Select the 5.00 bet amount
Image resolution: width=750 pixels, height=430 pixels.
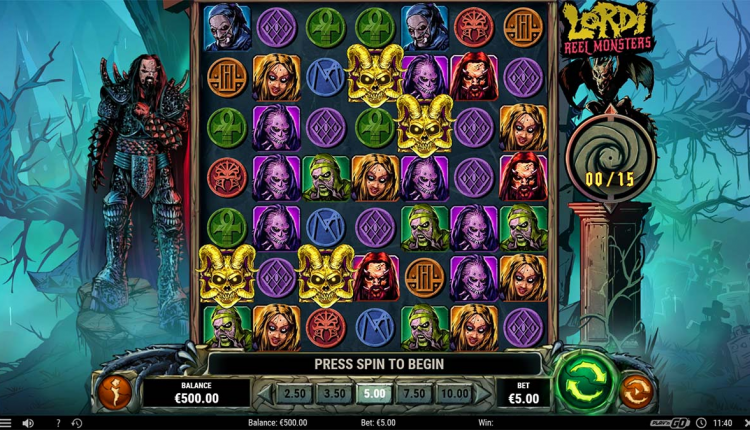pyautogui.click(x=373, y=393)
